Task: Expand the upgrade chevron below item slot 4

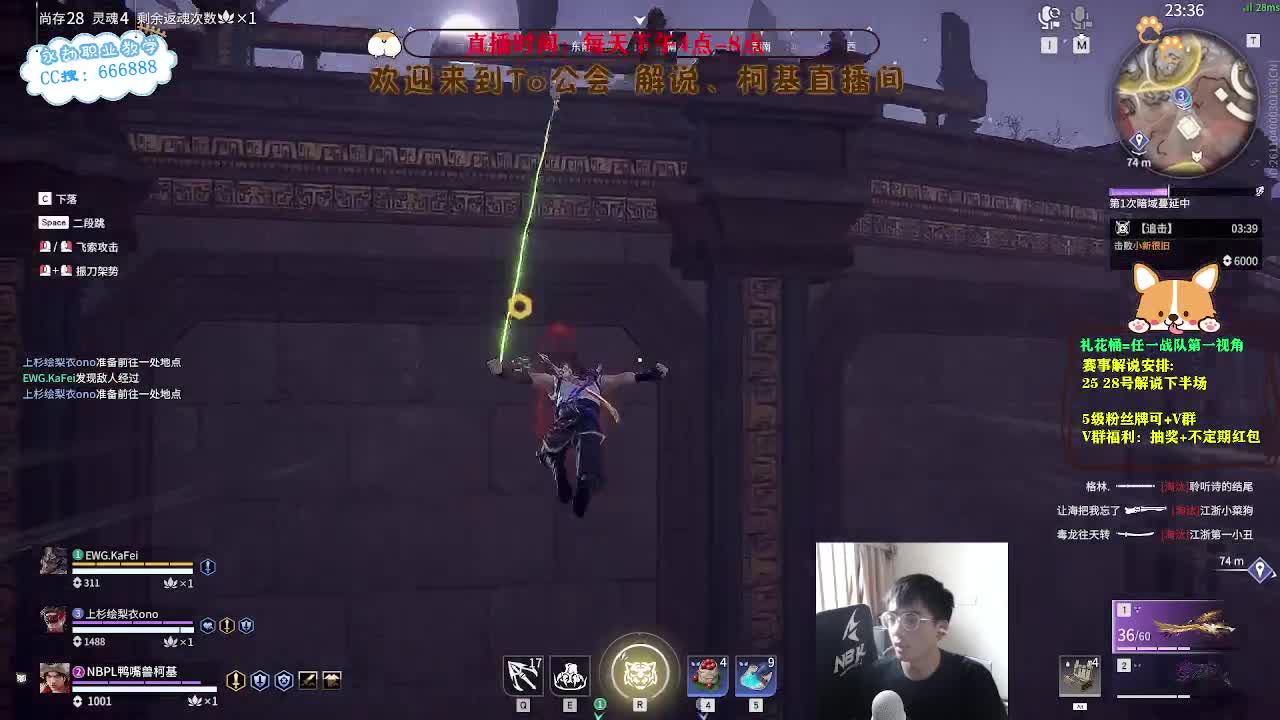Action: [x=700, y=714]
